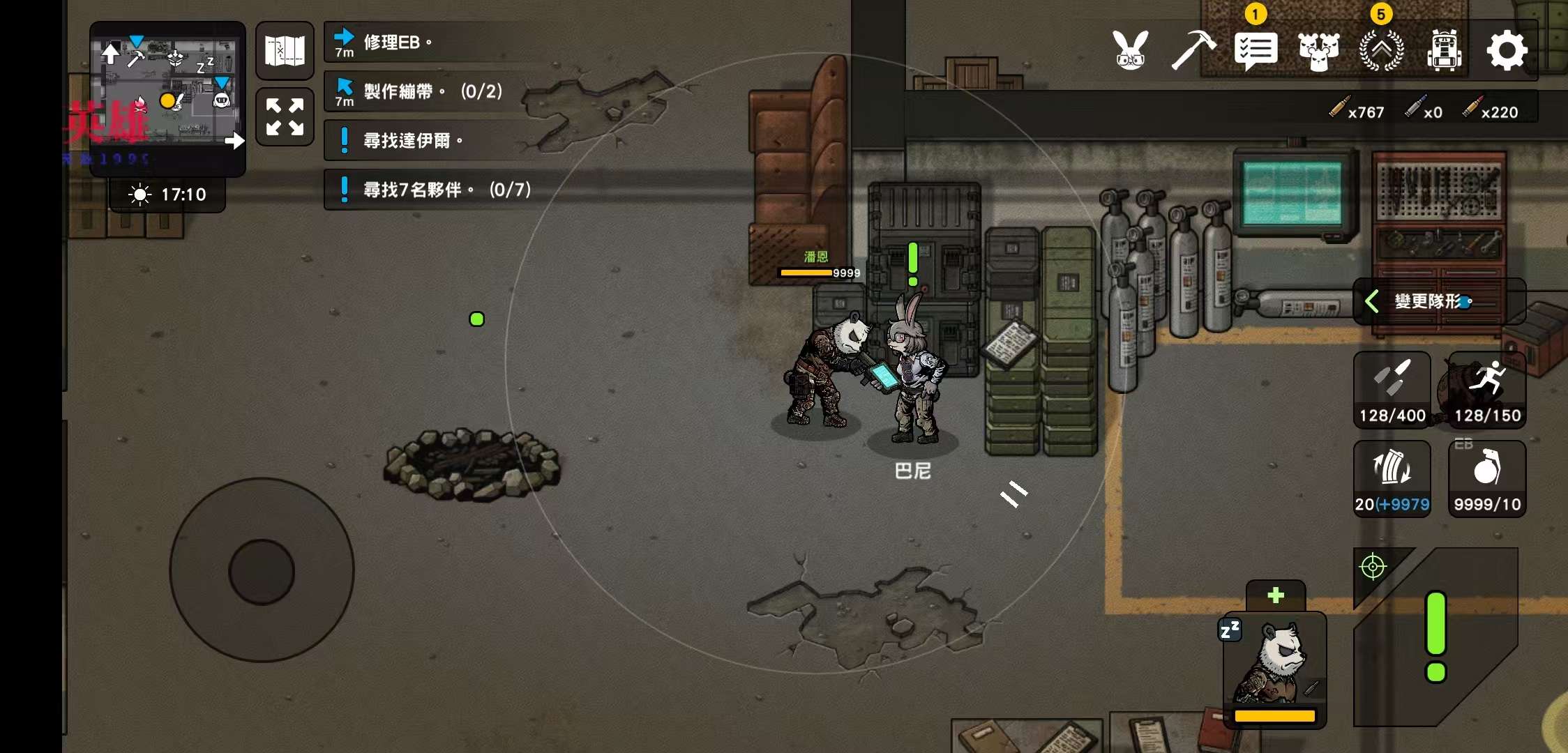This screenshot has height=753, width=1568.
Task: Tap the bullets ammo slot showing 128/400
Action: (1392, 389)
